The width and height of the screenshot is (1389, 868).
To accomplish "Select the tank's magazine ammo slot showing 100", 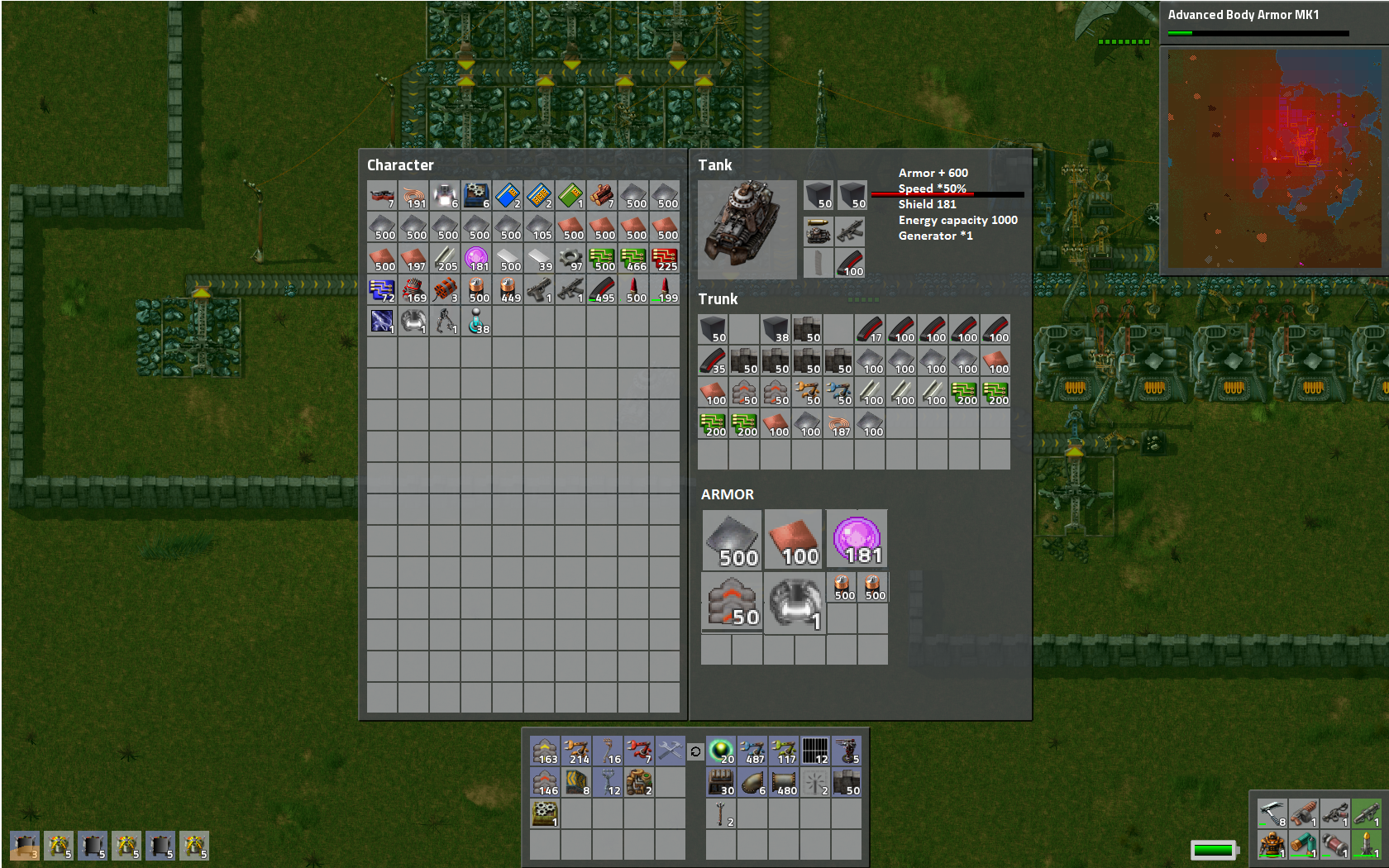I will point(851,263).
